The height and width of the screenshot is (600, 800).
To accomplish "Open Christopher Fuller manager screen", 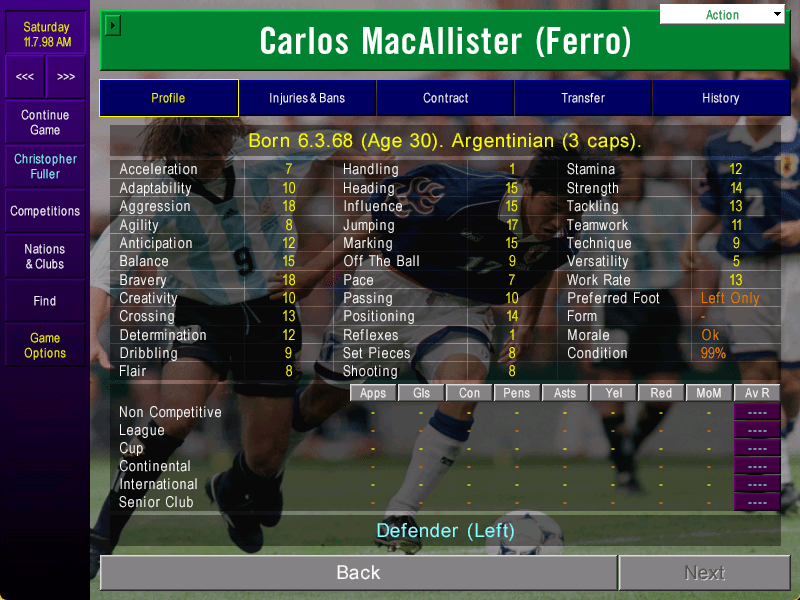I will pyautogui.click(x=45, y=166).
